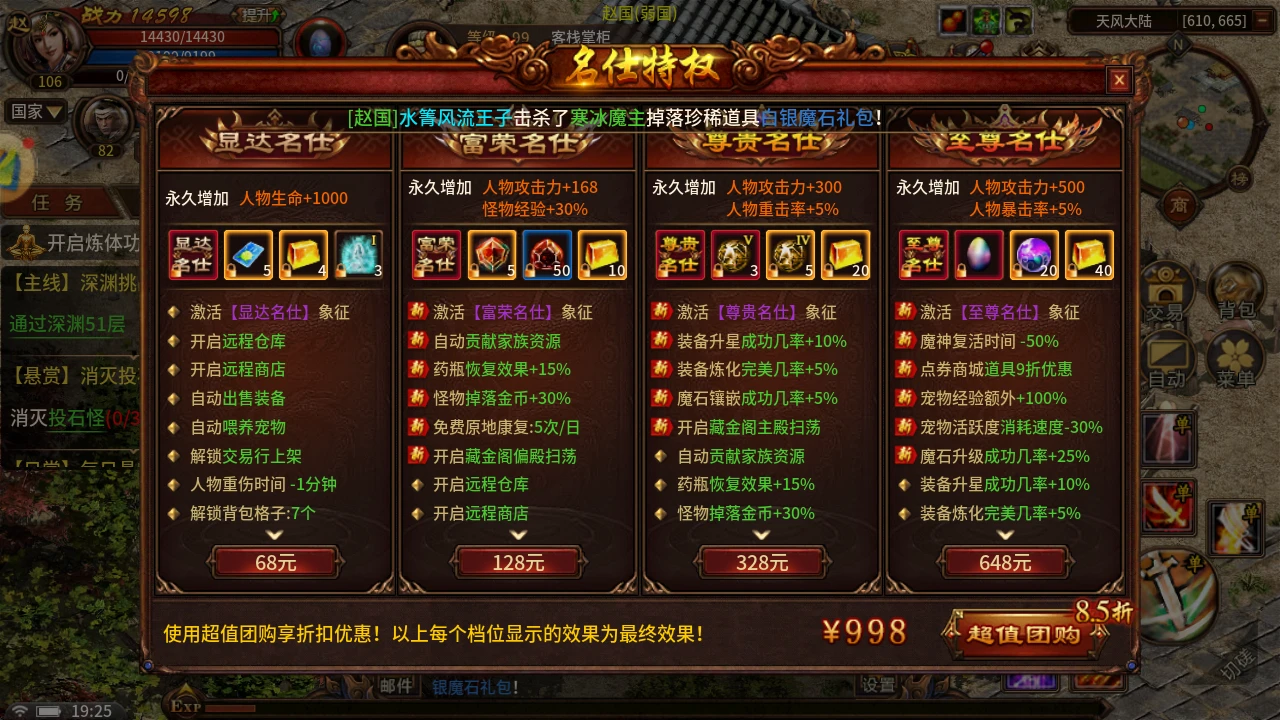Open the 交易 trade icon
Screen dimensions: 1280x720
[x=1168, y=295]
